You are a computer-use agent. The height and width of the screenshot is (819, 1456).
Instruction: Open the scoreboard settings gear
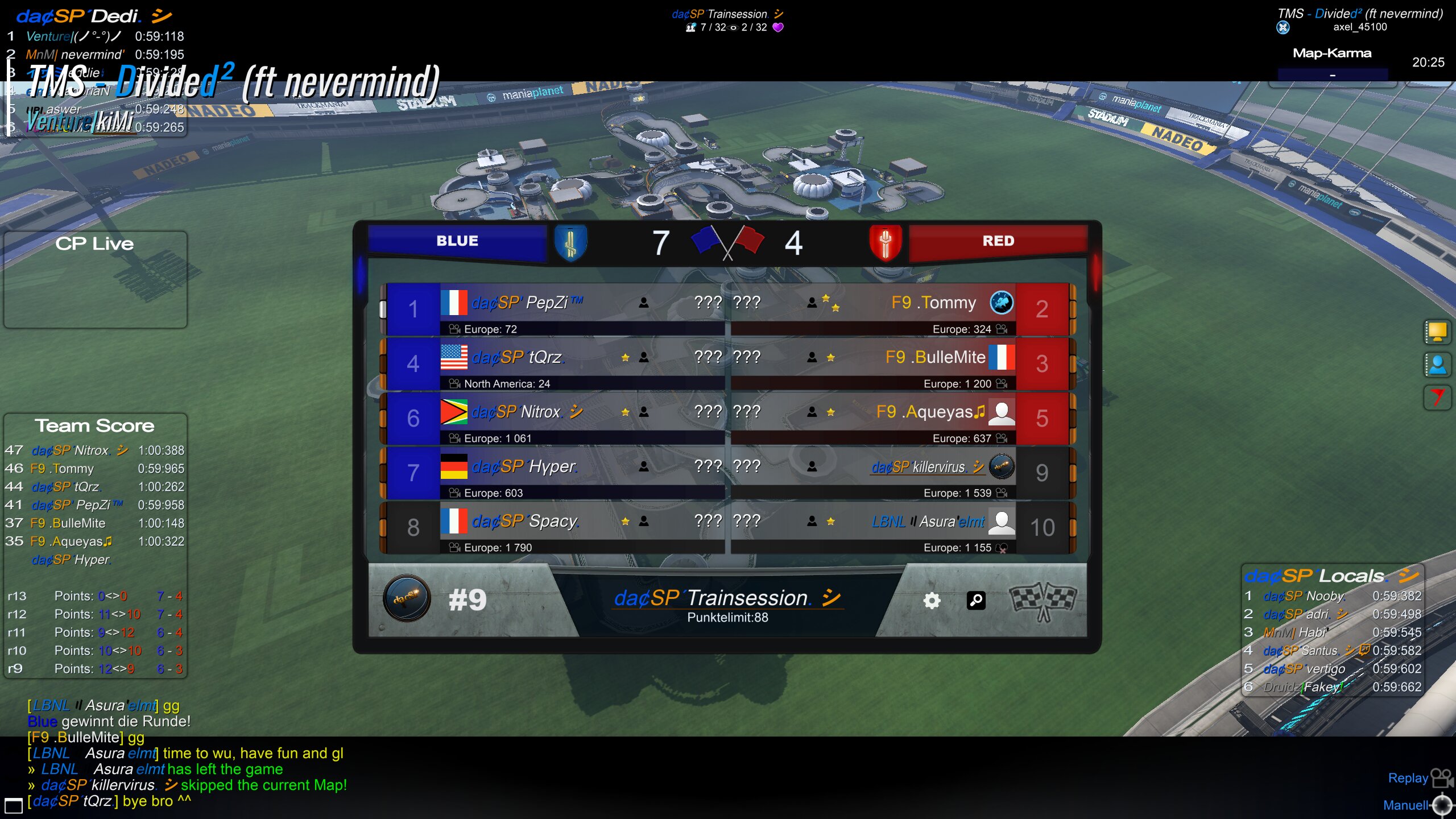point(932,601)
